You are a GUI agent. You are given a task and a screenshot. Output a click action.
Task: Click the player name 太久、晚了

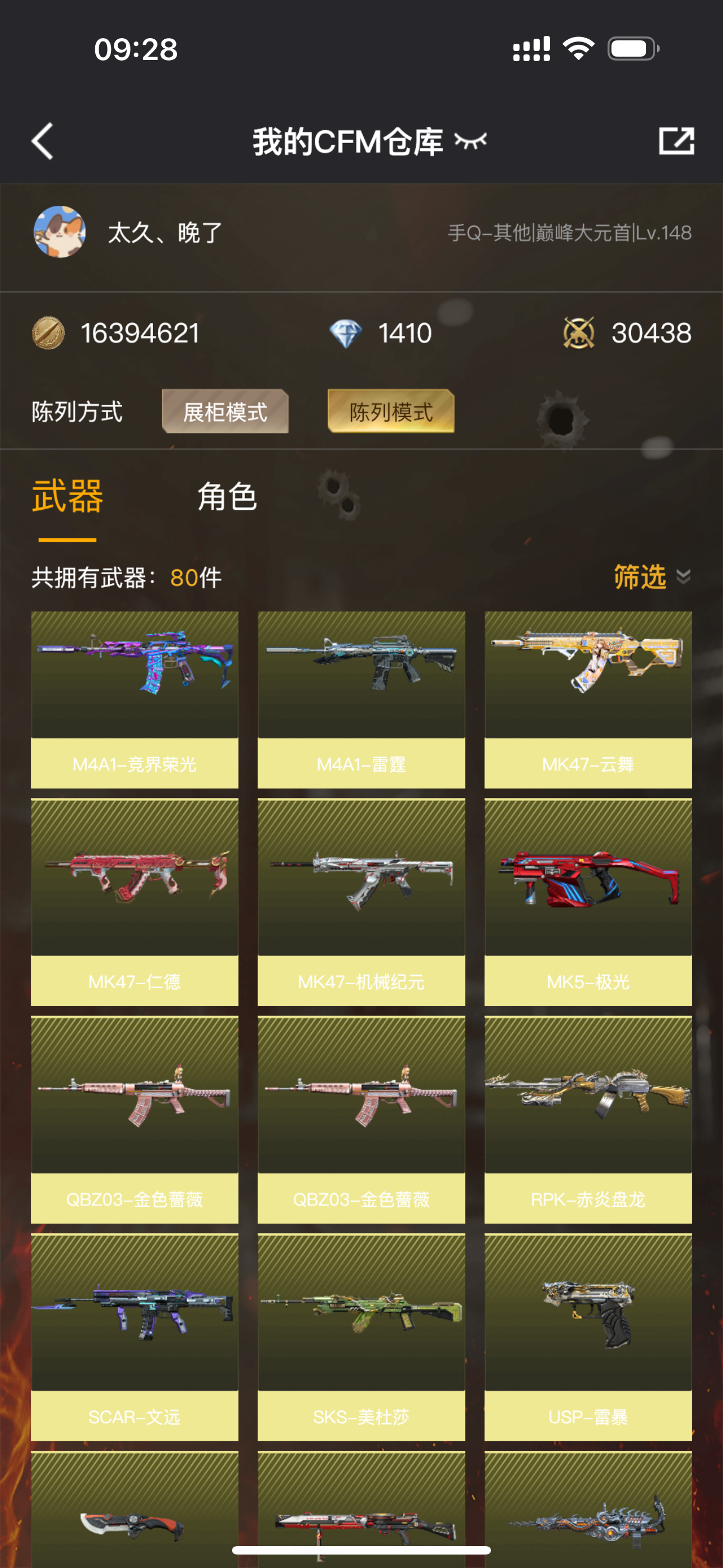pos(160,234)
